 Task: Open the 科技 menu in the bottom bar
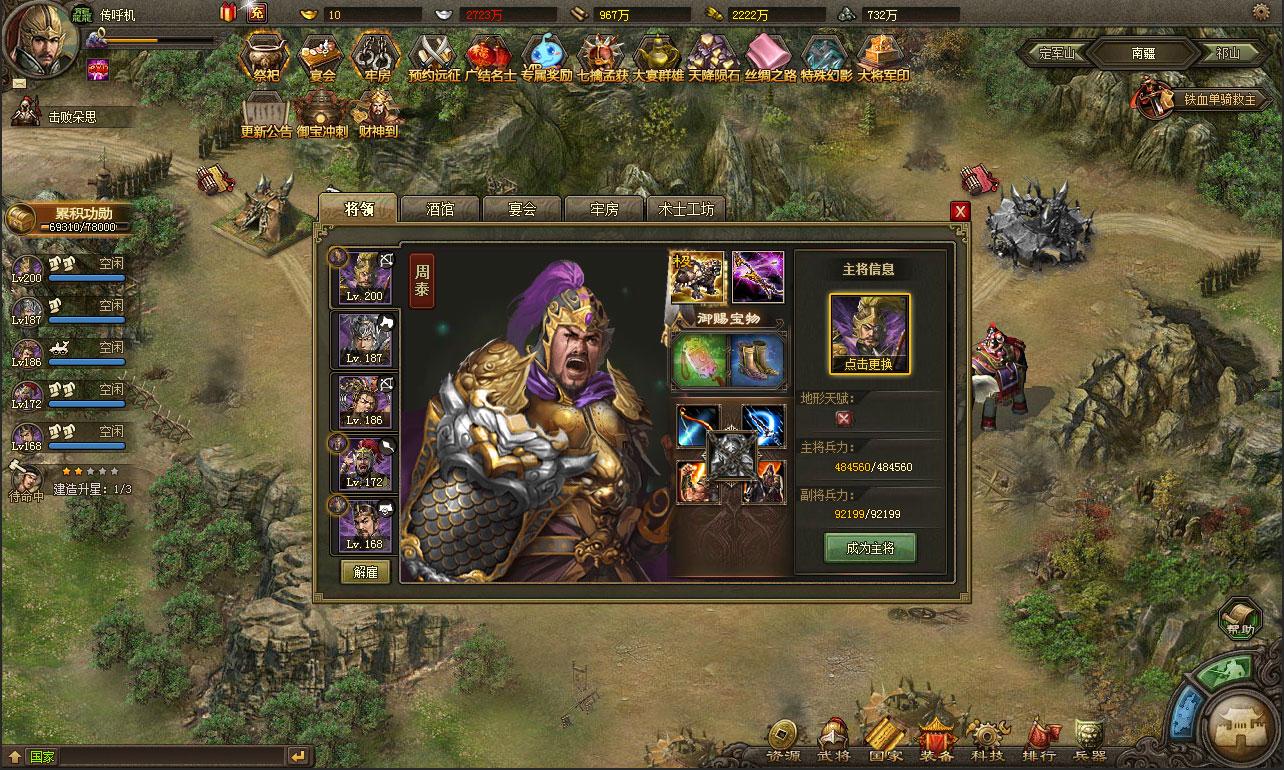point(988,742)
